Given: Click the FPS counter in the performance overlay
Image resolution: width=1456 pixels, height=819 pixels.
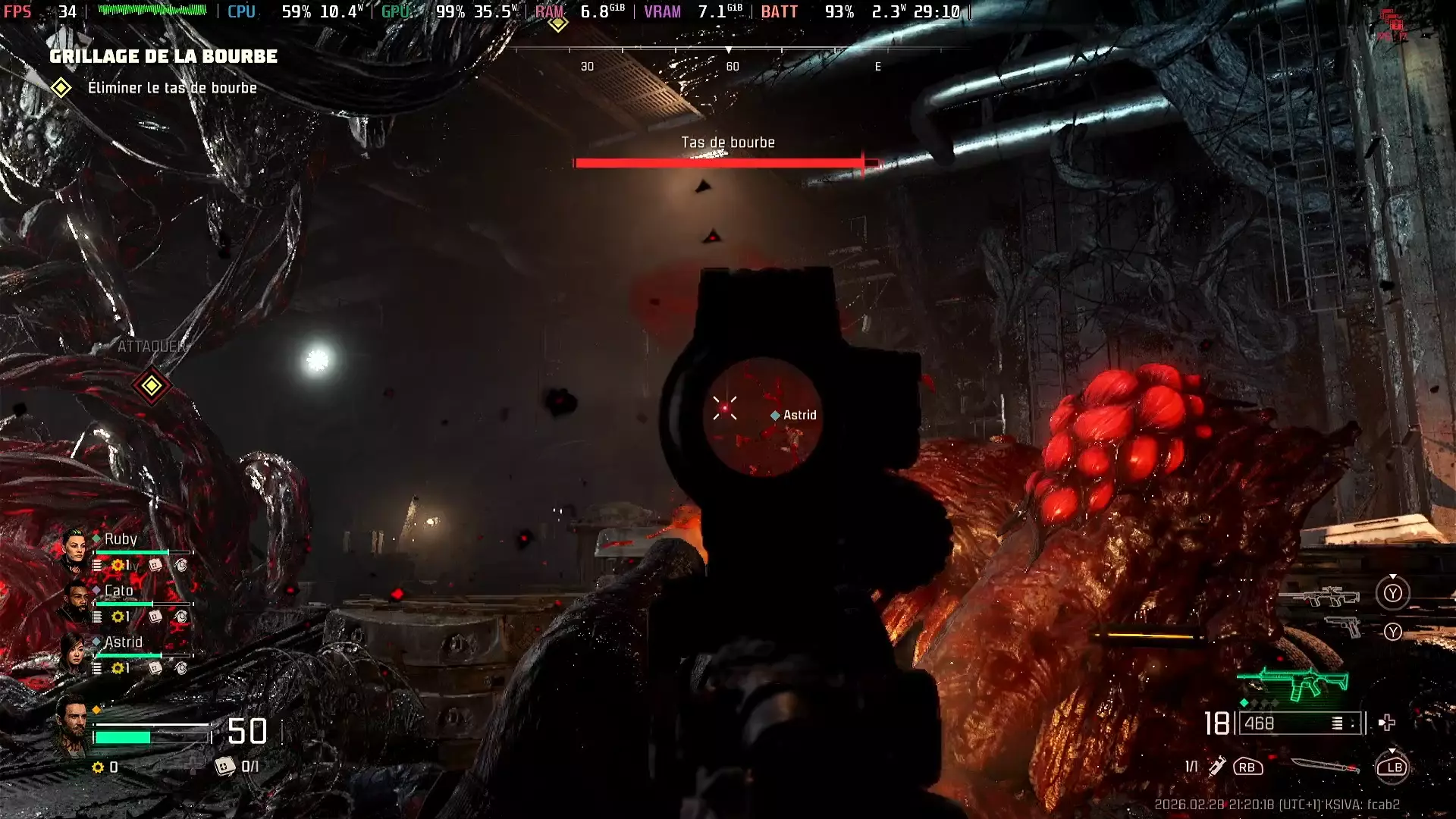Looking at the screenshot, I should (x=39, y=11).
